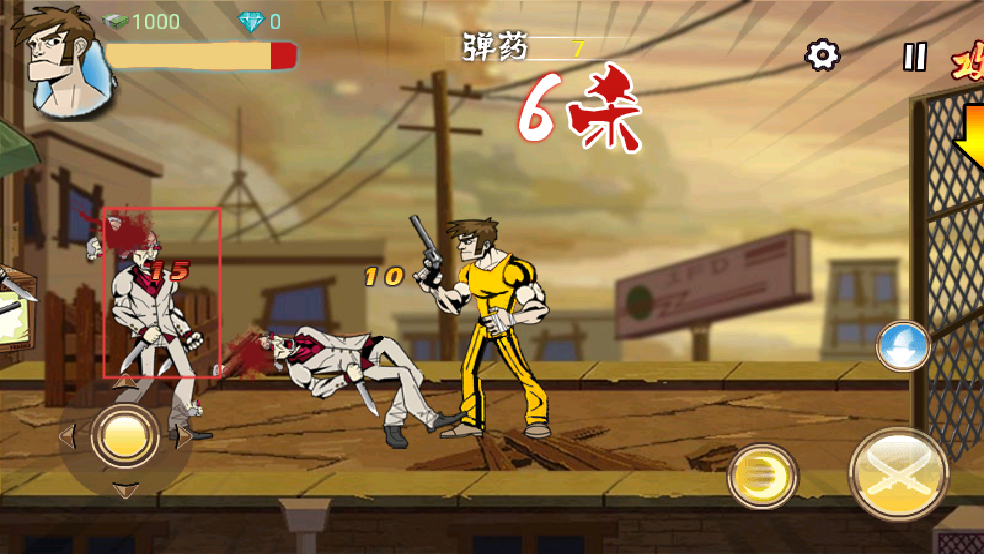984x554 pixels.
Task: Move left with the joystick arrow
Action: 68,436
